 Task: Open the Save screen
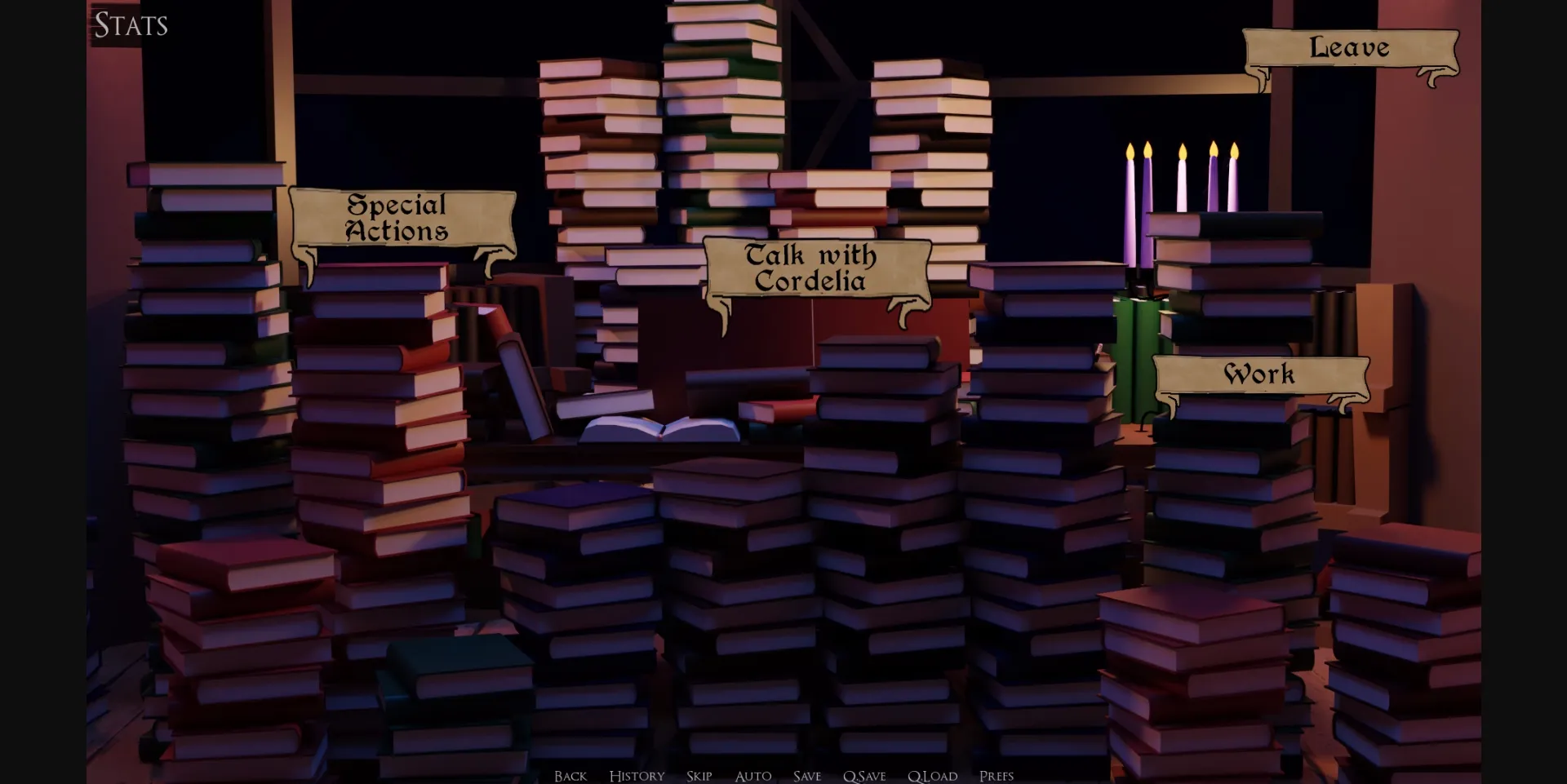806,776
